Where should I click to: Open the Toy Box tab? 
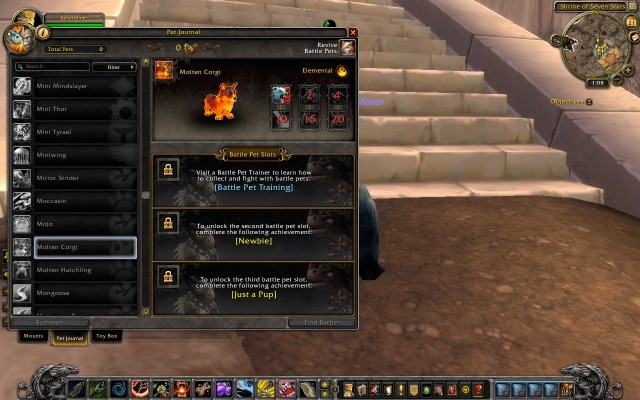[107, 336]
